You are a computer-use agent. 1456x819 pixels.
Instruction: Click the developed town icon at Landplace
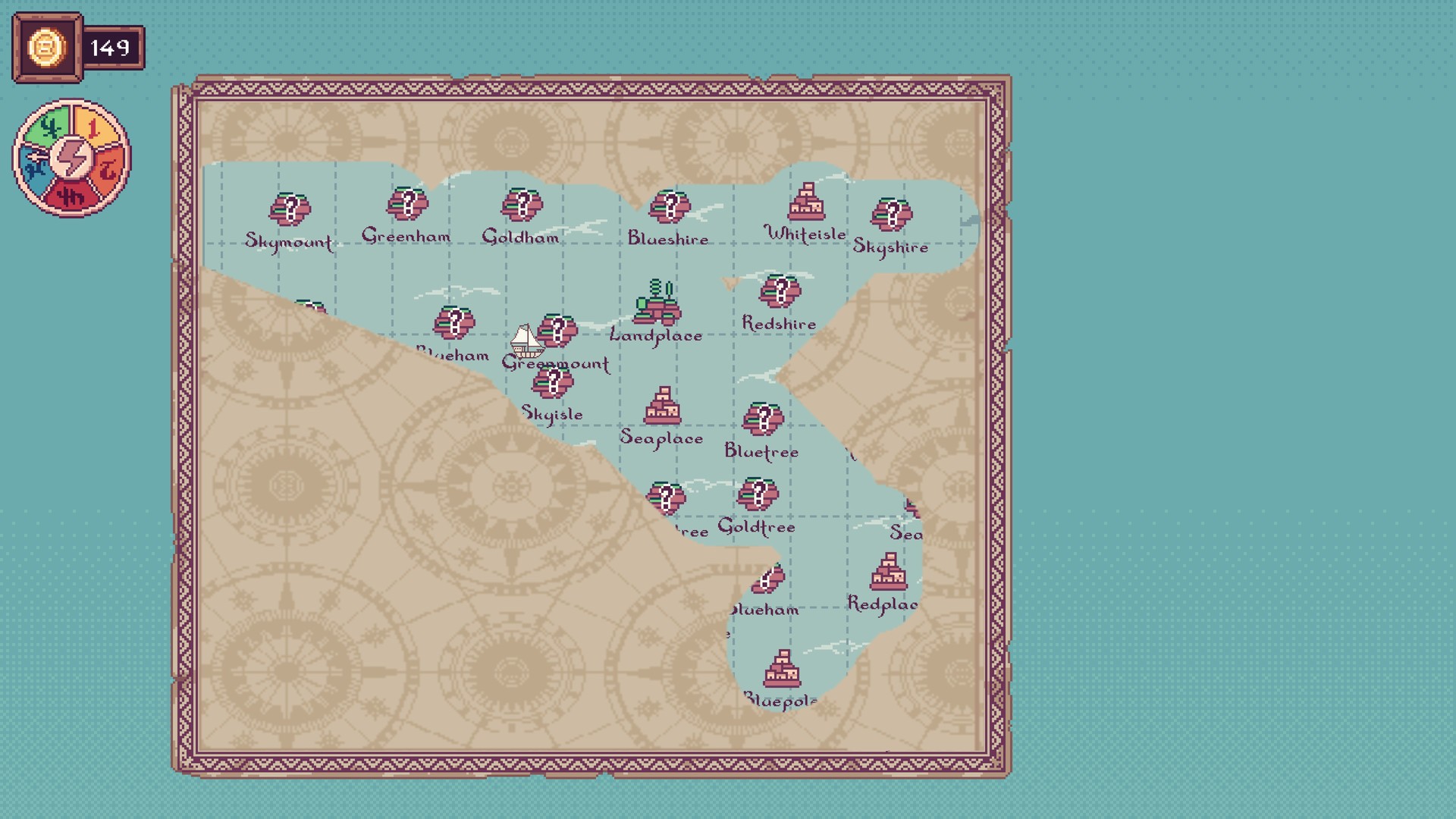pos(658,303)
